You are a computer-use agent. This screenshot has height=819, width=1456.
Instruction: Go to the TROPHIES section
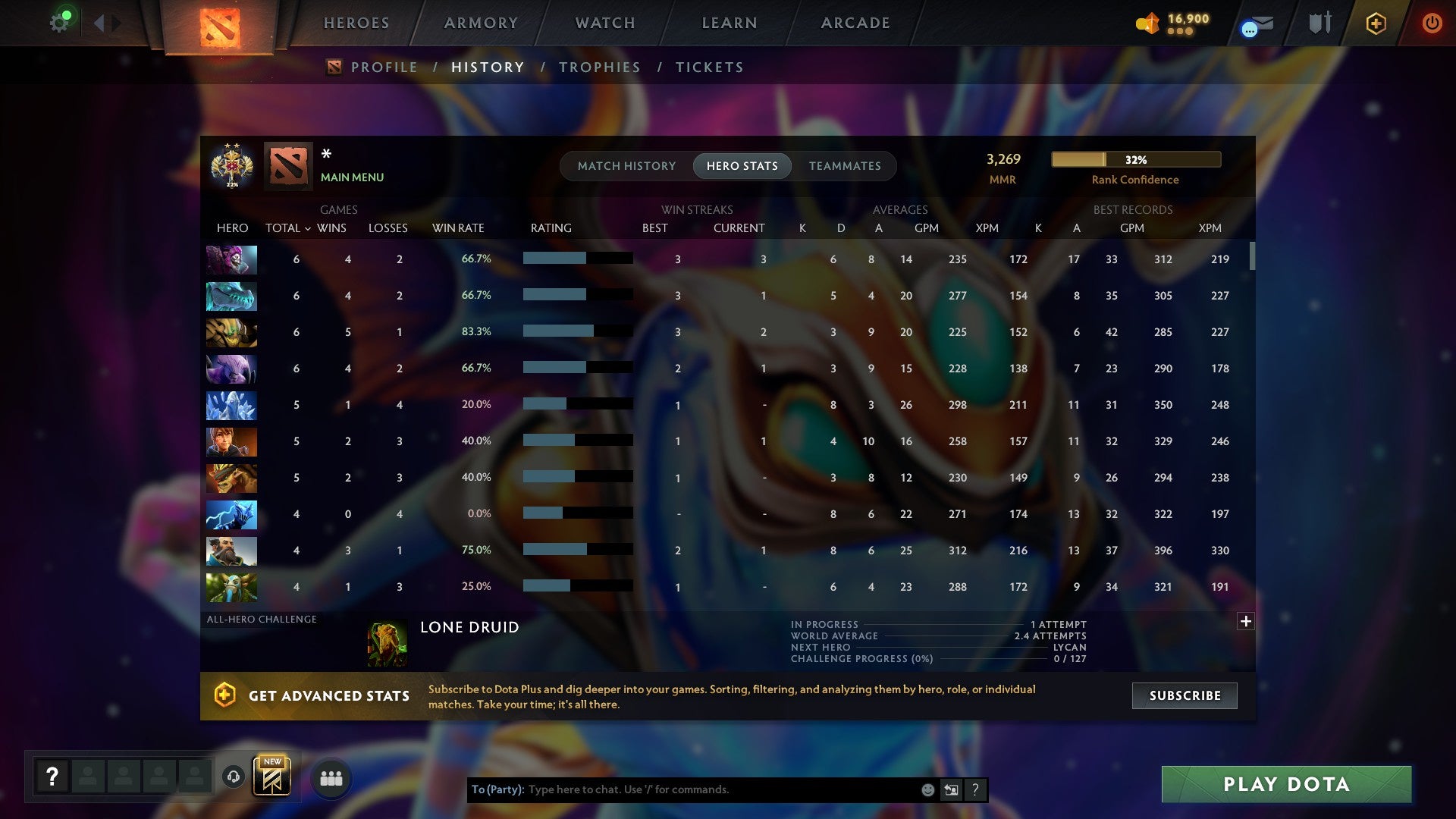pyautogui.click(x=599, y=67)
